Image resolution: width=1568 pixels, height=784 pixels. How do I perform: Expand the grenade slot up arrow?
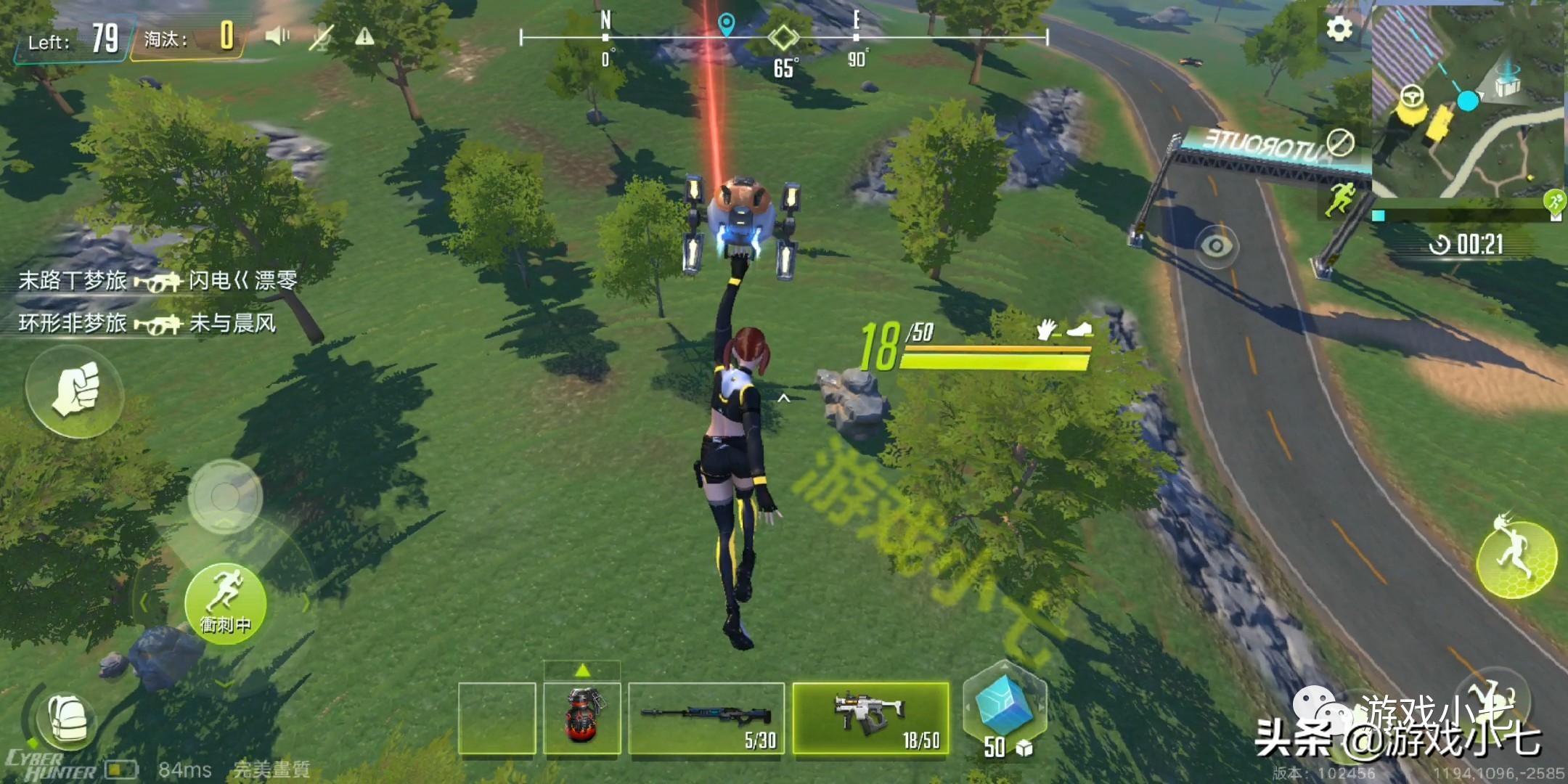(x=582, y=669)
